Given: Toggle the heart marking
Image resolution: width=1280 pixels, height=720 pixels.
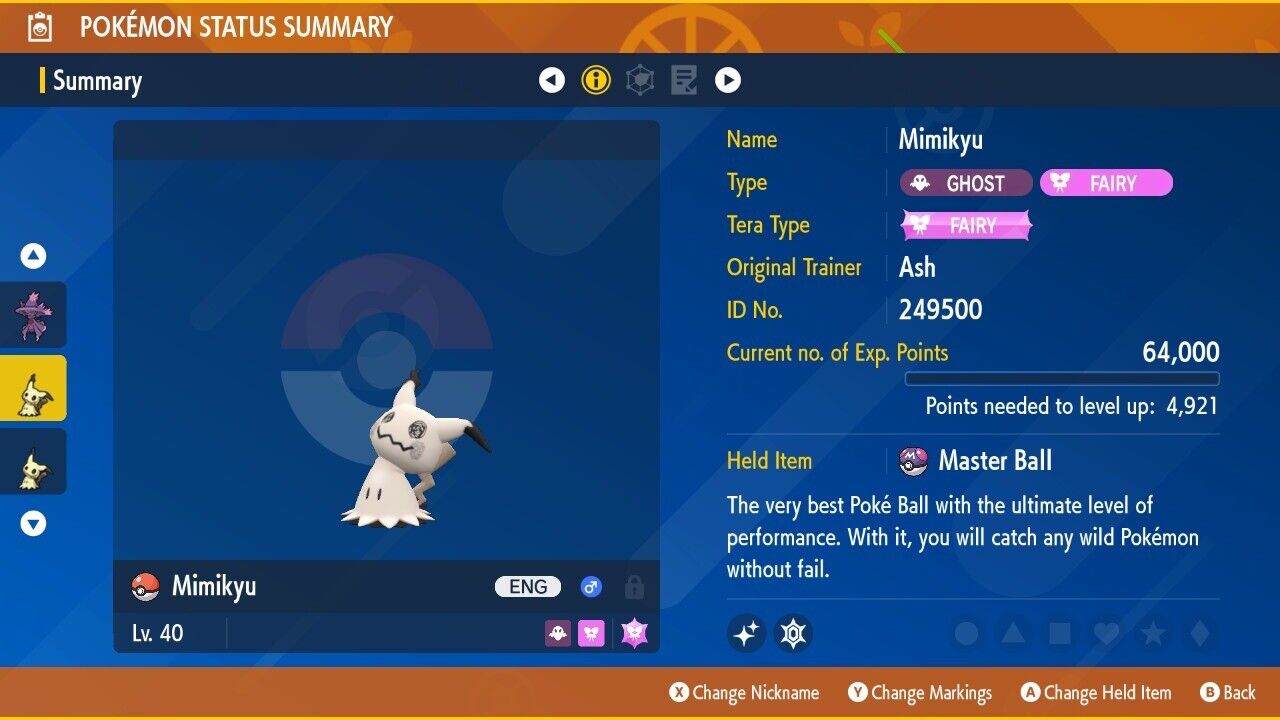Looking at the screenshot, I should [x=1105, y=633].
